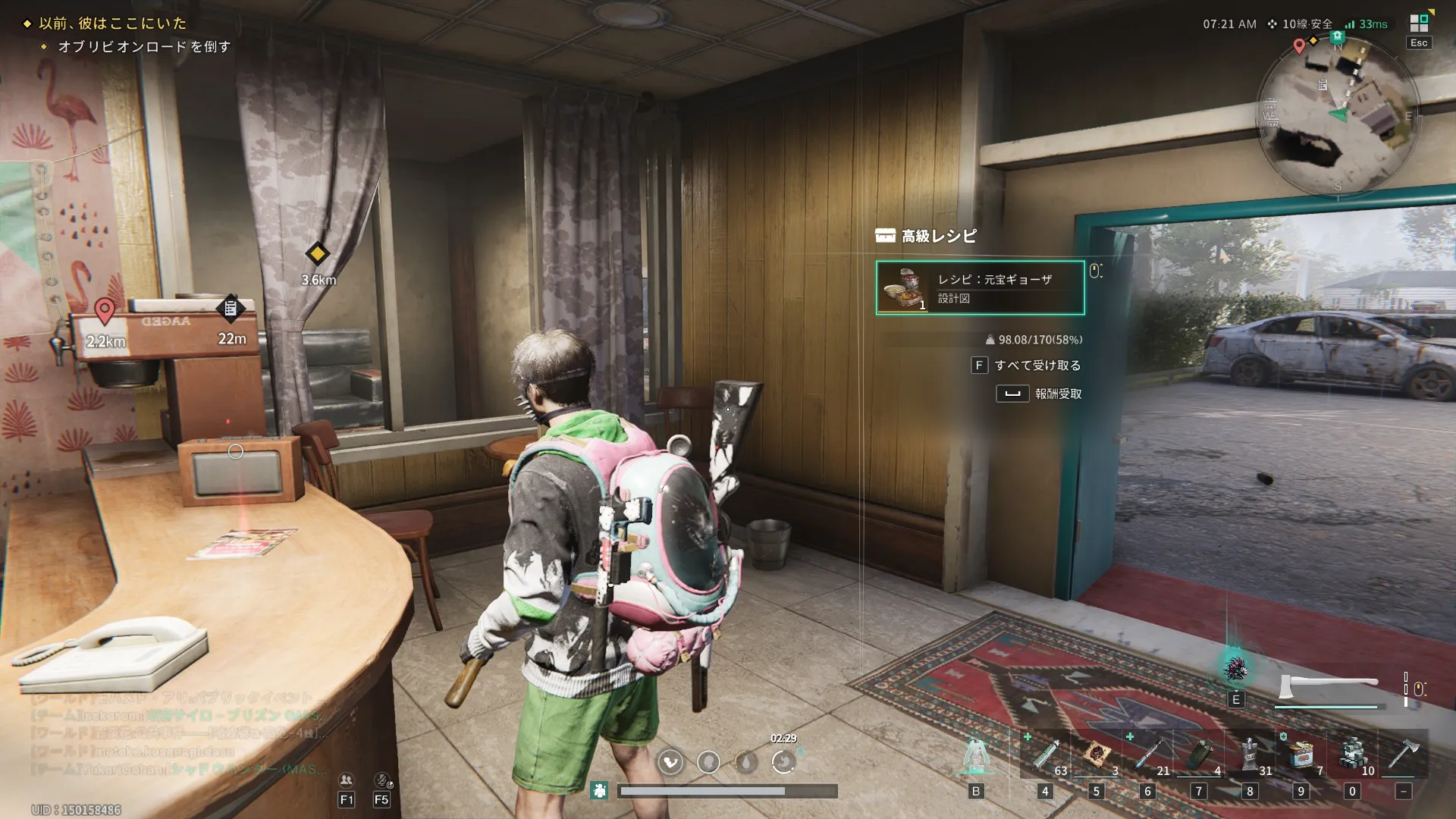Click すべて受け取る to take all

[1037, 366]
